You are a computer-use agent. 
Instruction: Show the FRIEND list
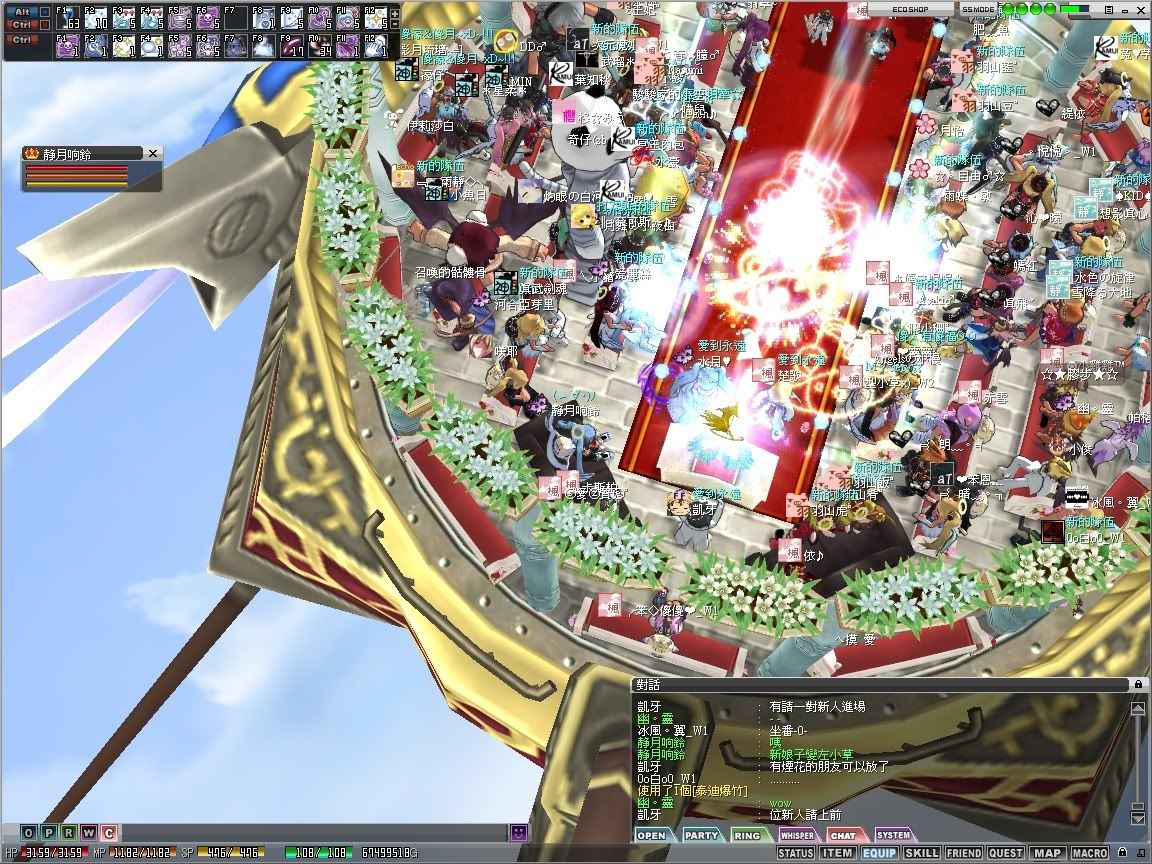click(964, 853)
